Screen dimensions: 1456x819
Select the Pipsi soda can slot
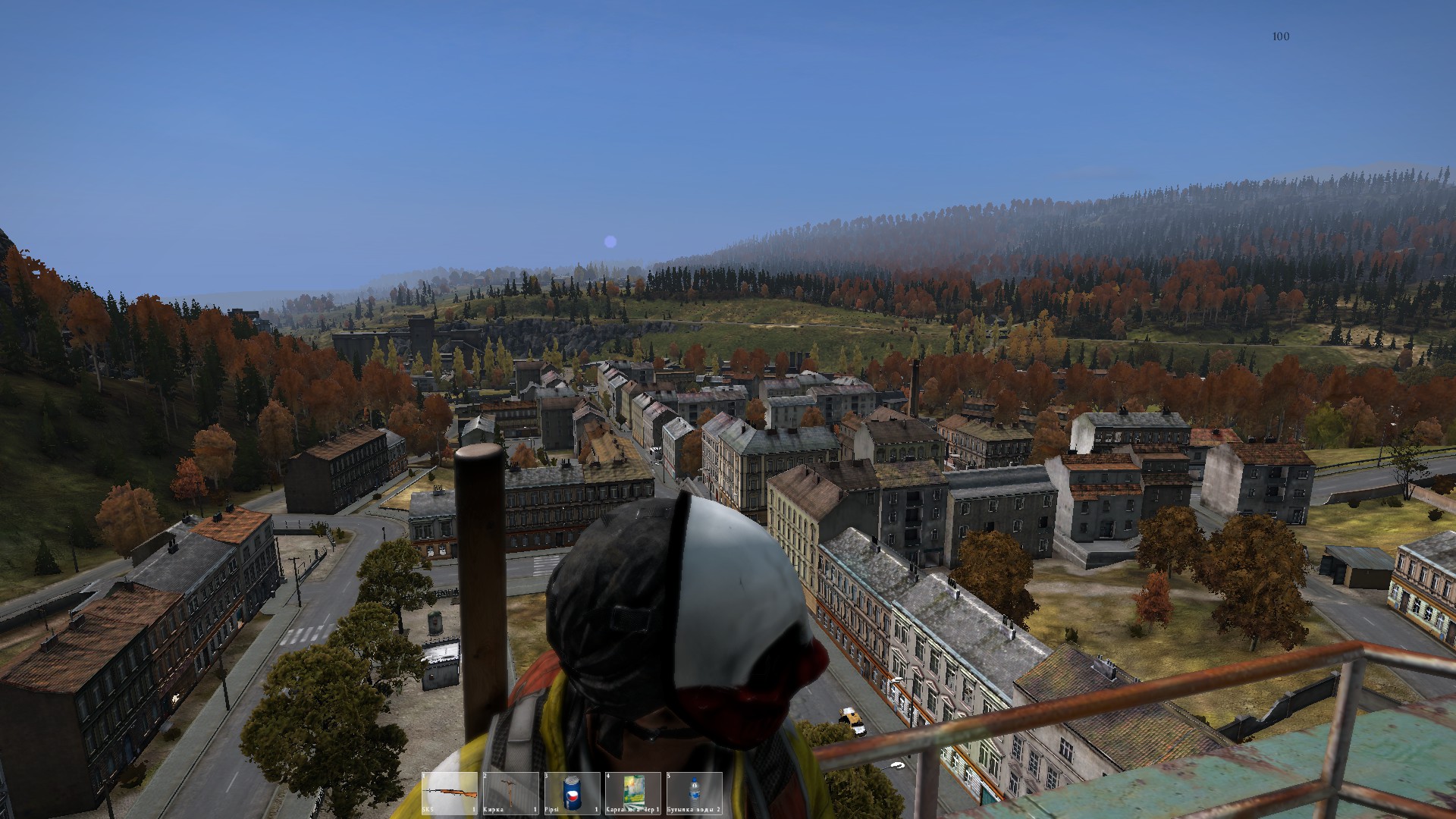tap(572, 792)
